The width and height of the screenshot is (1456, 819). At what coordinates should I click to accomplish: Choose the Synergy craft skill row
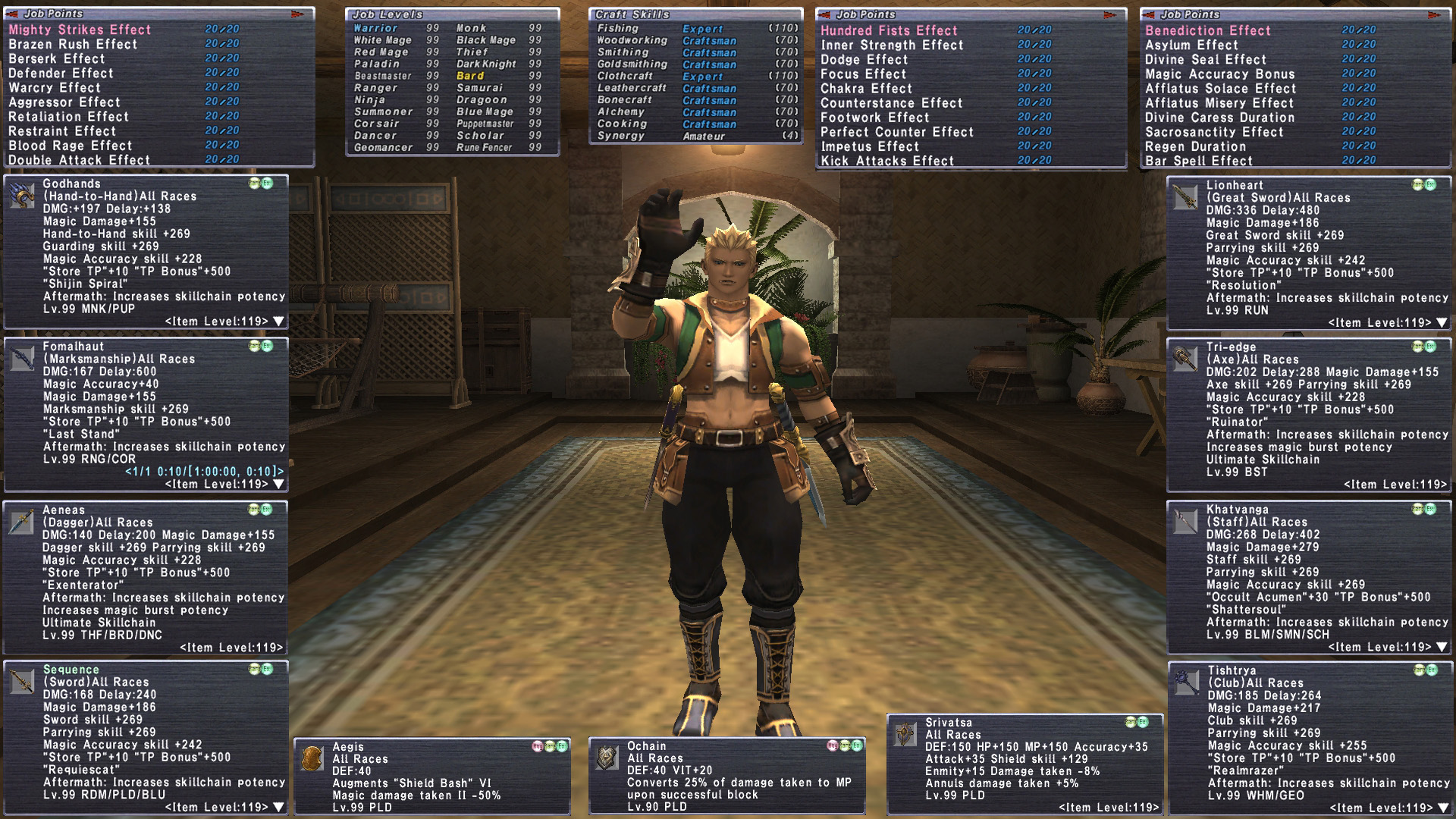pos(620,136)
